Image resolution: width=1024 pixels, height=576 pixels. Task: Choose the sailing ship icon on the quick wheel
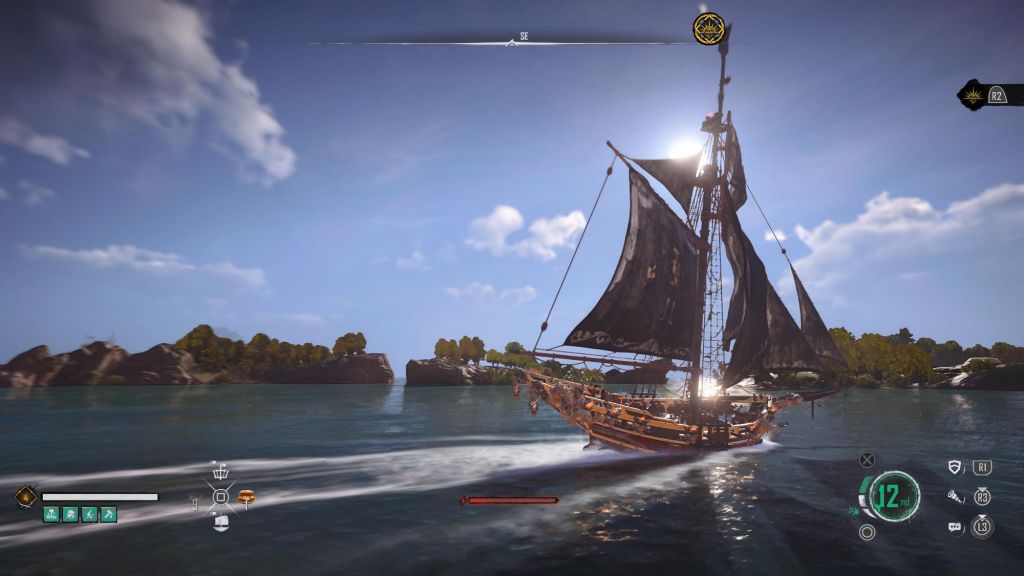221,521
